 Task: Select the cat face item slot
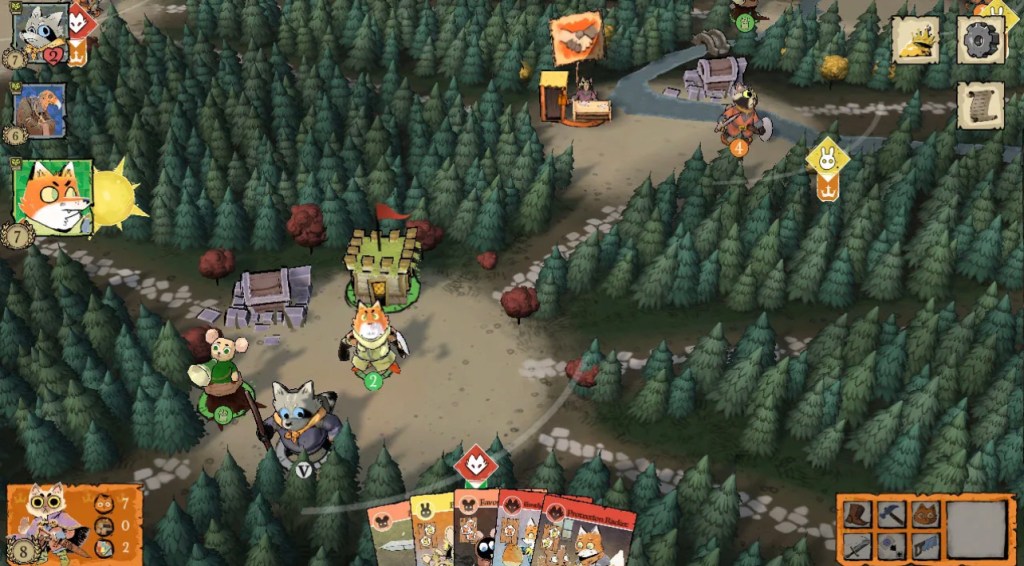[925, 514]
